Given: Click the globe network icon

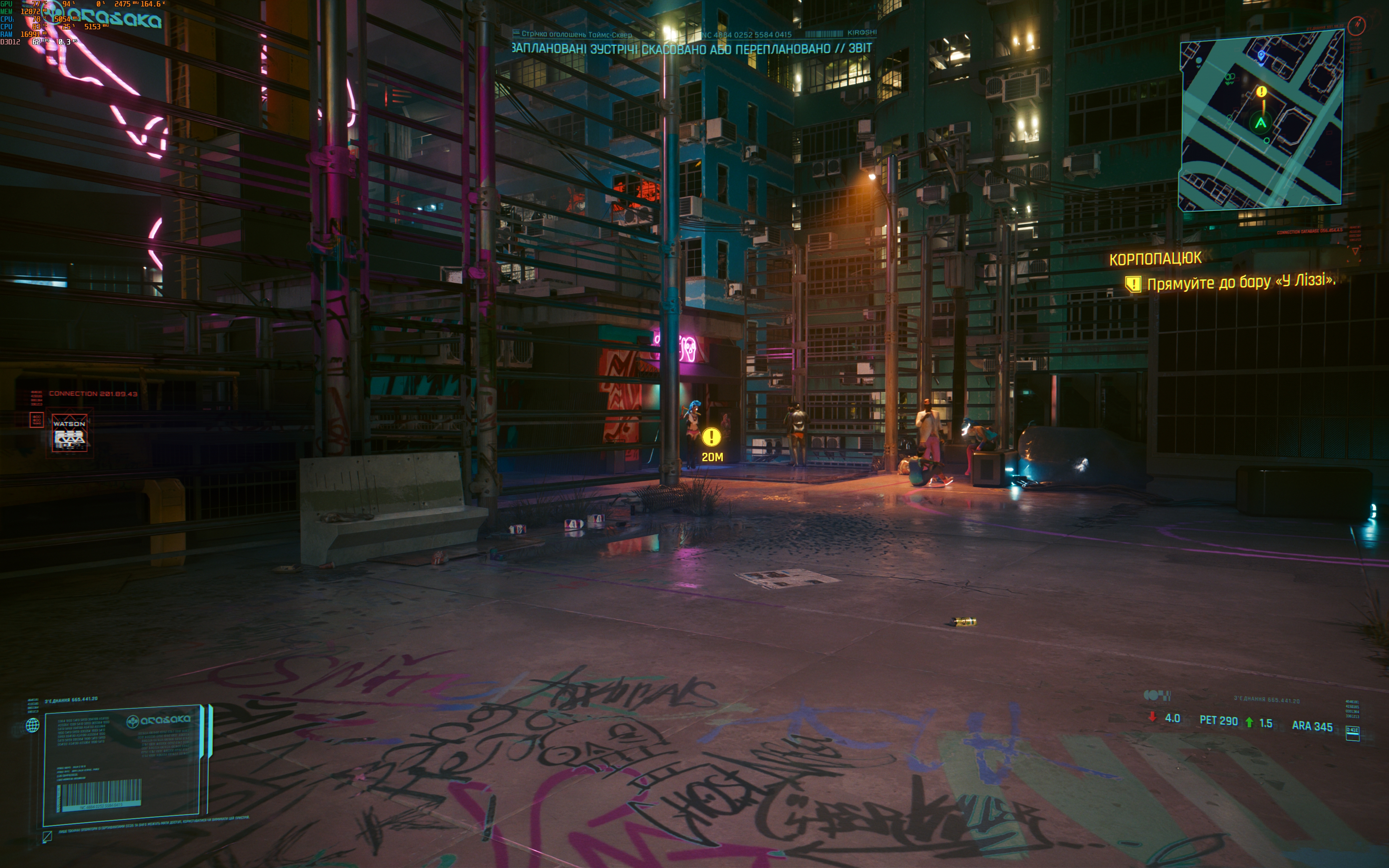Looking at the screenshot, I should [33, 725].
